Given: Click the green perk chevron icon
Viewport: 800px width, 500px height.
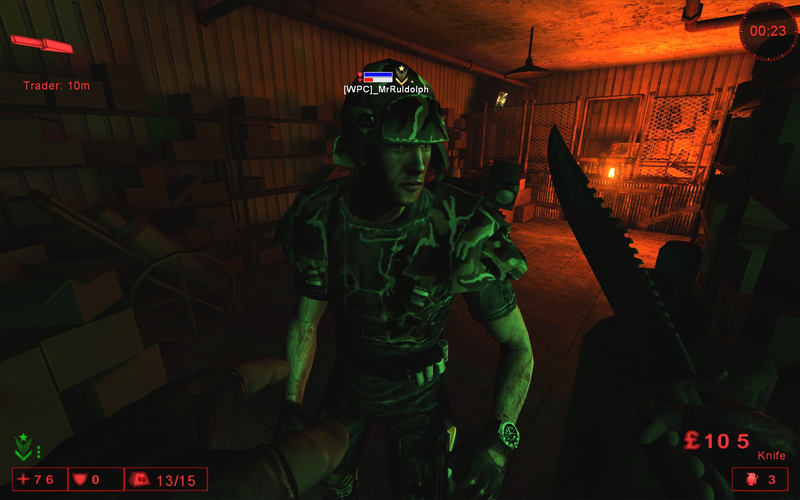Looking at the screenshot, I should pos(24,447).
